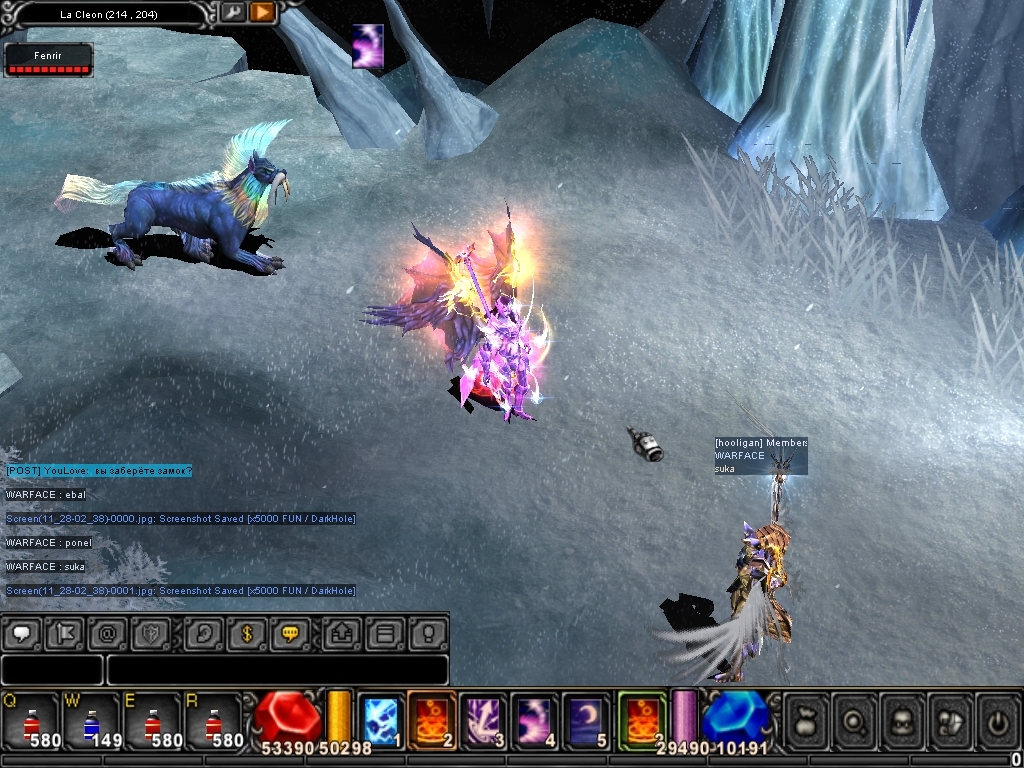Click the chat message input field
The width and height of the screenshot is (1024, 768).
(x=277, y=669)
